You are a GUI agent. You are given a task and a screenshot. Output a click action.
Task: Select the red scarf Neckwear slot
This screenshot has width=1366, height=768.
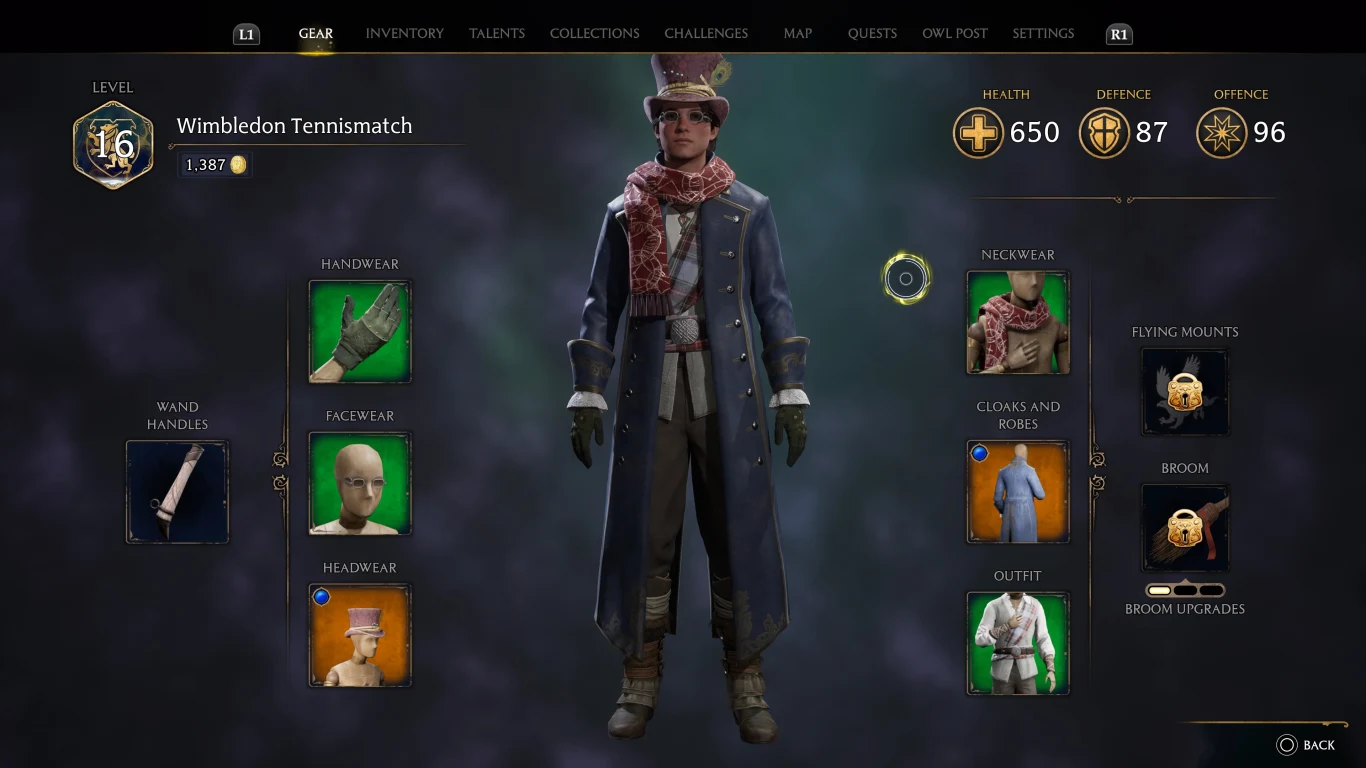click(x=1018, y=323)
